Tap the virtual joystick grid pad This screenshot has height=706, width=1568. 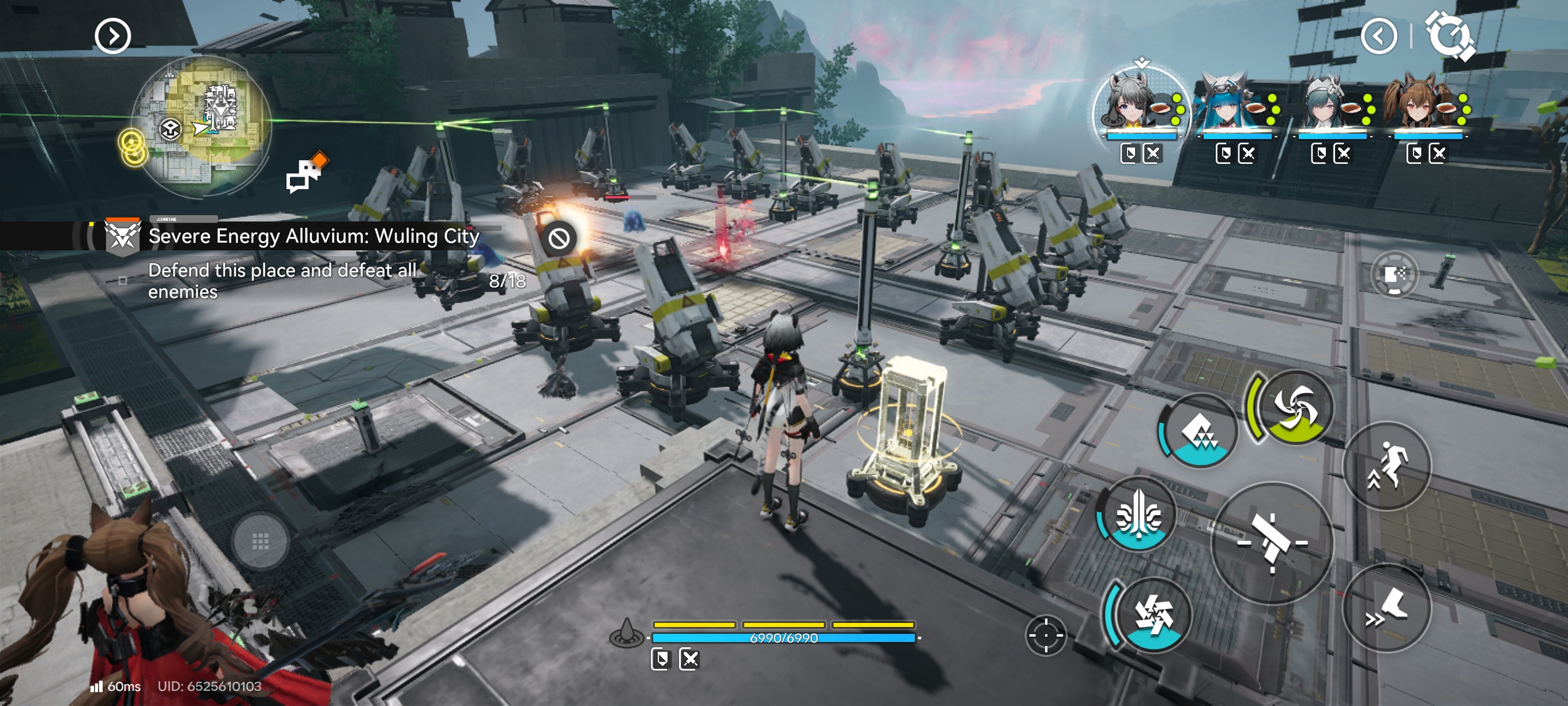pos(260,542)
